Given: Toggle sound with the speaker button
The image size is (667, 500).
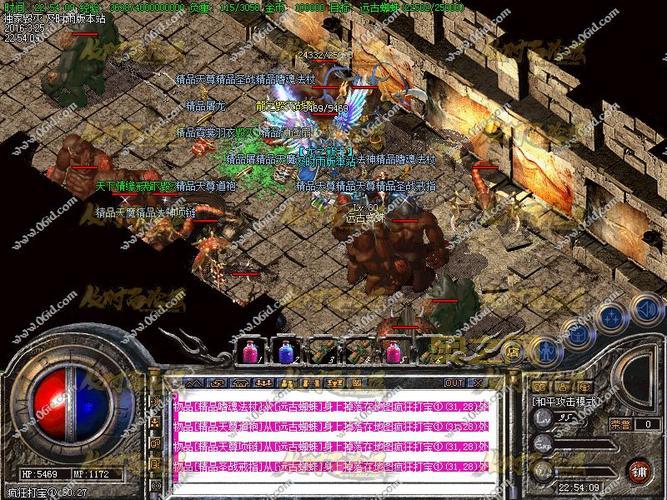Looking at the screenshot, I should click(x=643, y=306).
